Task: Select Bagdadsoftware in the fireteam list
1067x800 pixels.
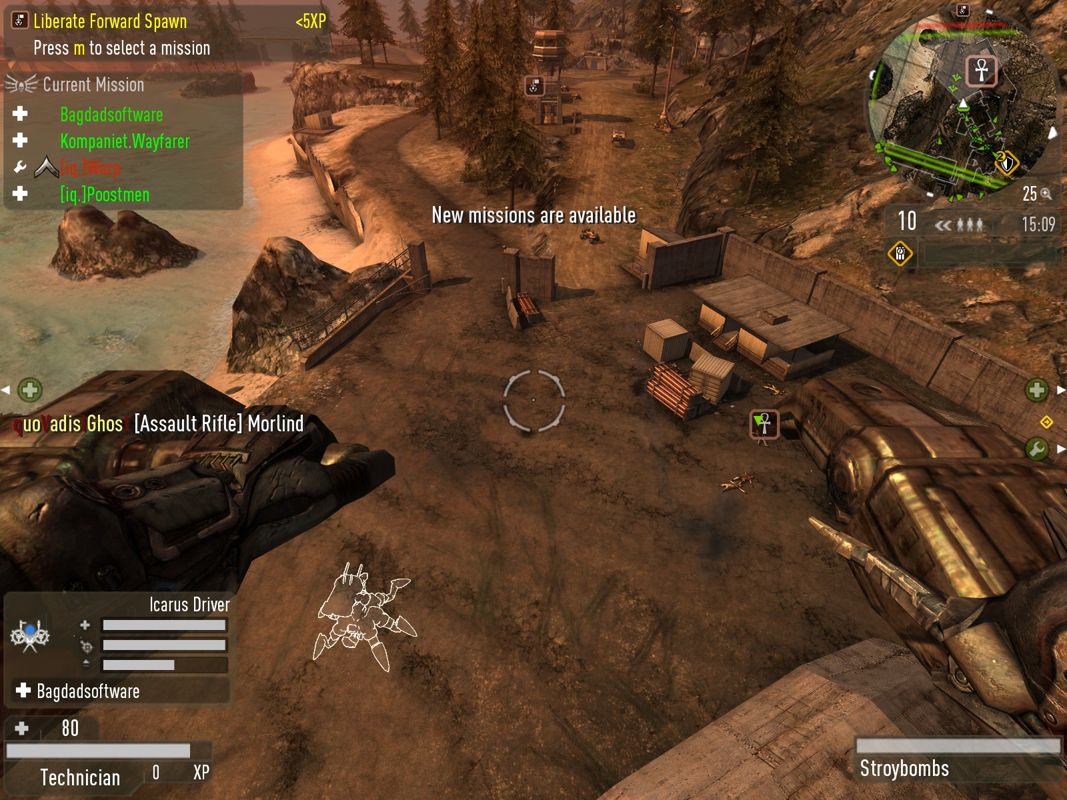Action: (x=111, y=114)
